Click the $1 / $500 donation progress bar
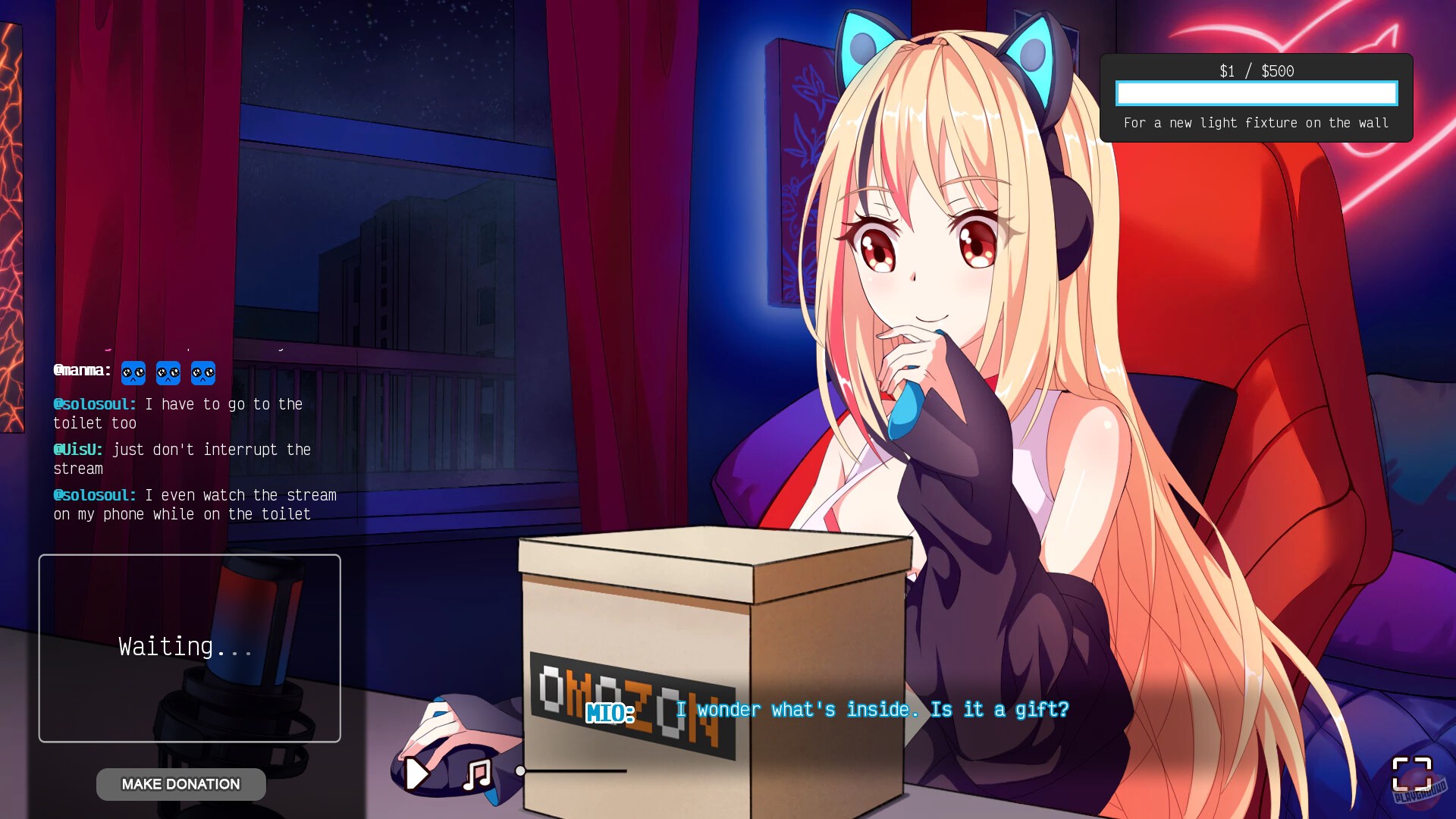Screen dimensions: 1456x819 [1255, 93]
